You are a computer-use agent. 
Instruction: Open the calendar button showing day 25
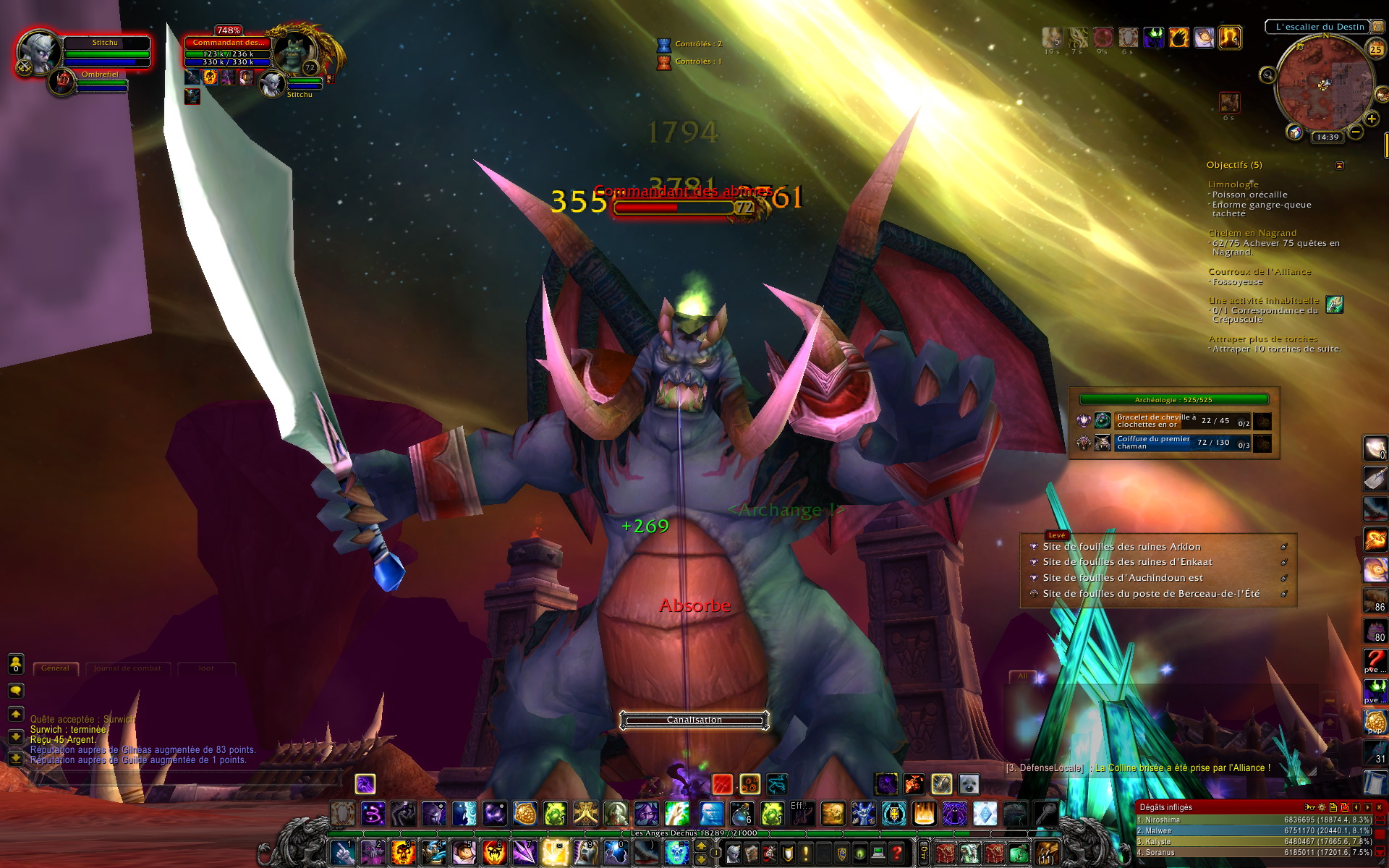pos(1375,49)
